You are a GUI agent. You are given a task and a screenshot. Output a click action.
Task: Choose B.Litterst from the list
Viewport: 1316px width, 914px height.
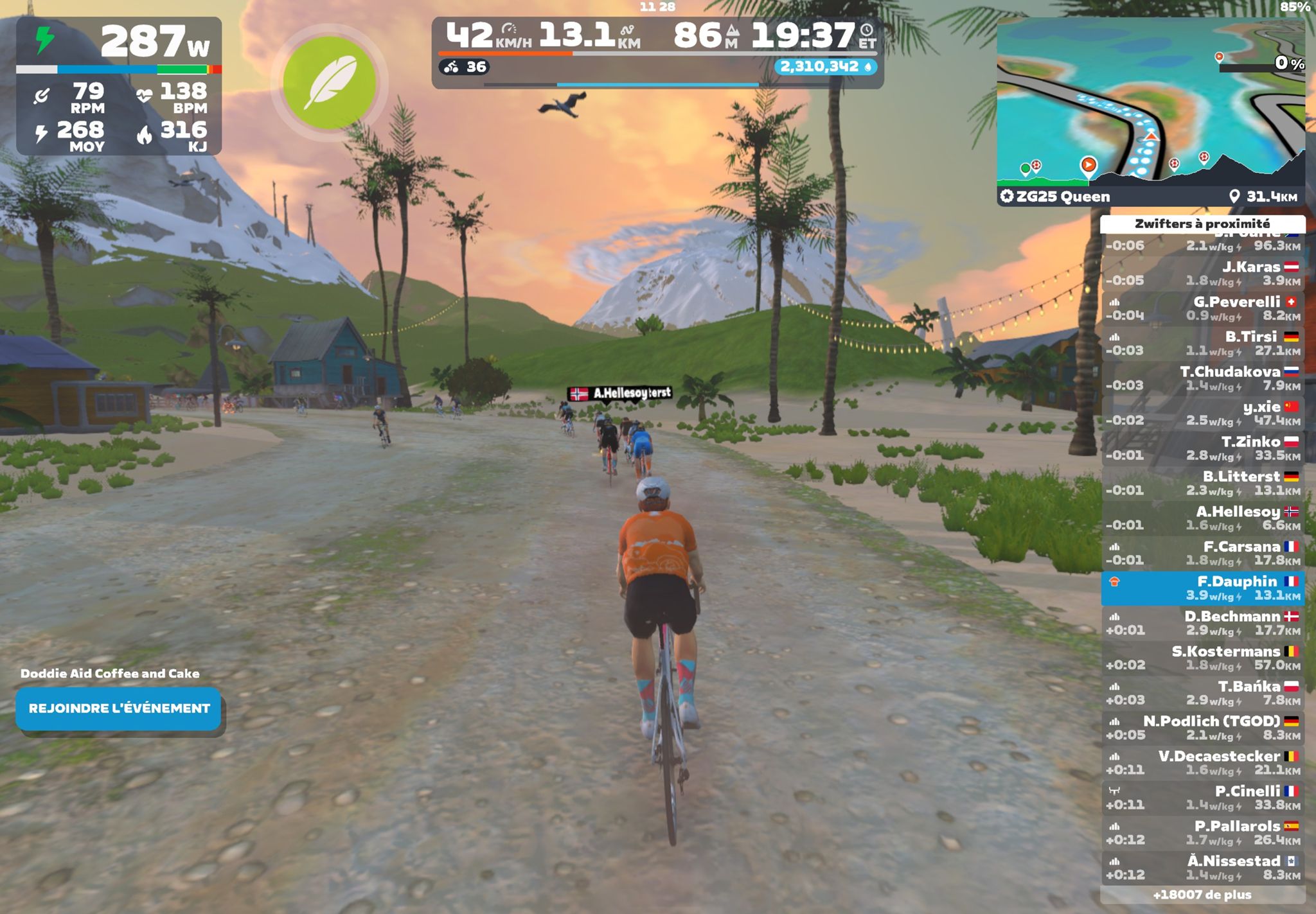point(1202,483)
